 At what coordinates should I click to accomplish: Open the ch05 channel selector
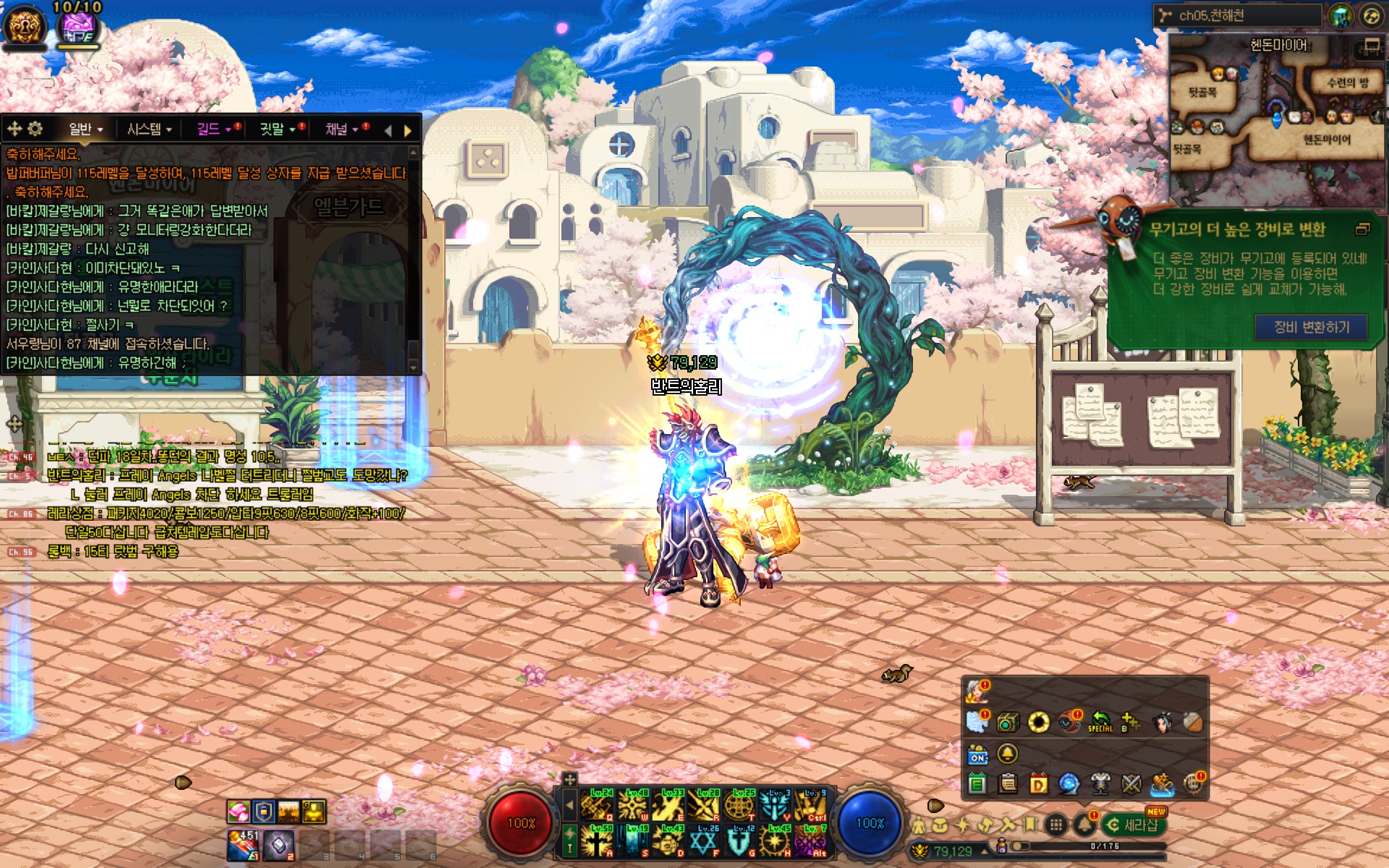click(x=1237, y=15)
